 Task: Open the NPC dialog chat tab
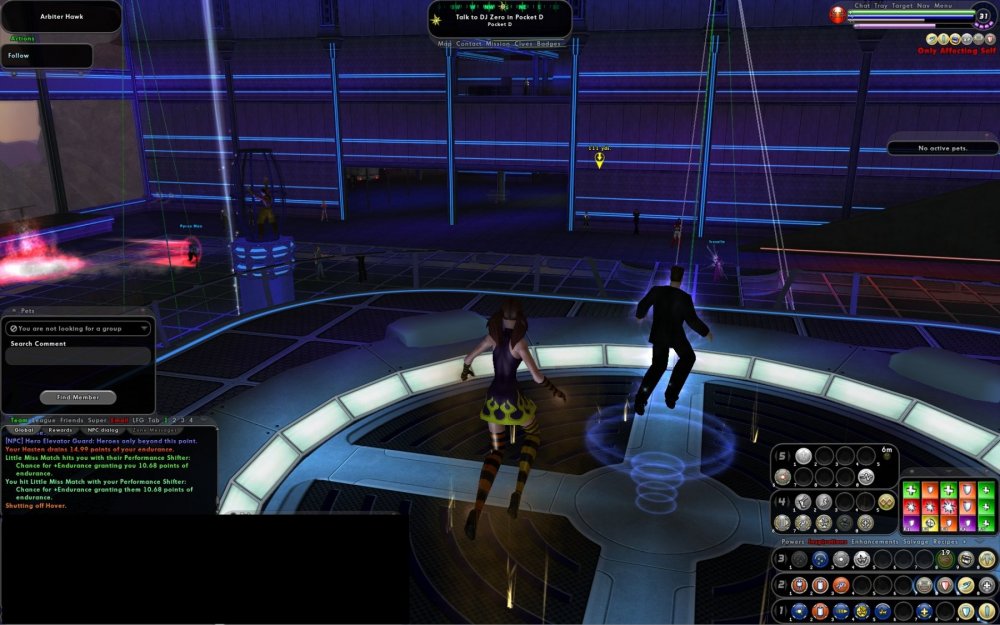tap(103, 430)
